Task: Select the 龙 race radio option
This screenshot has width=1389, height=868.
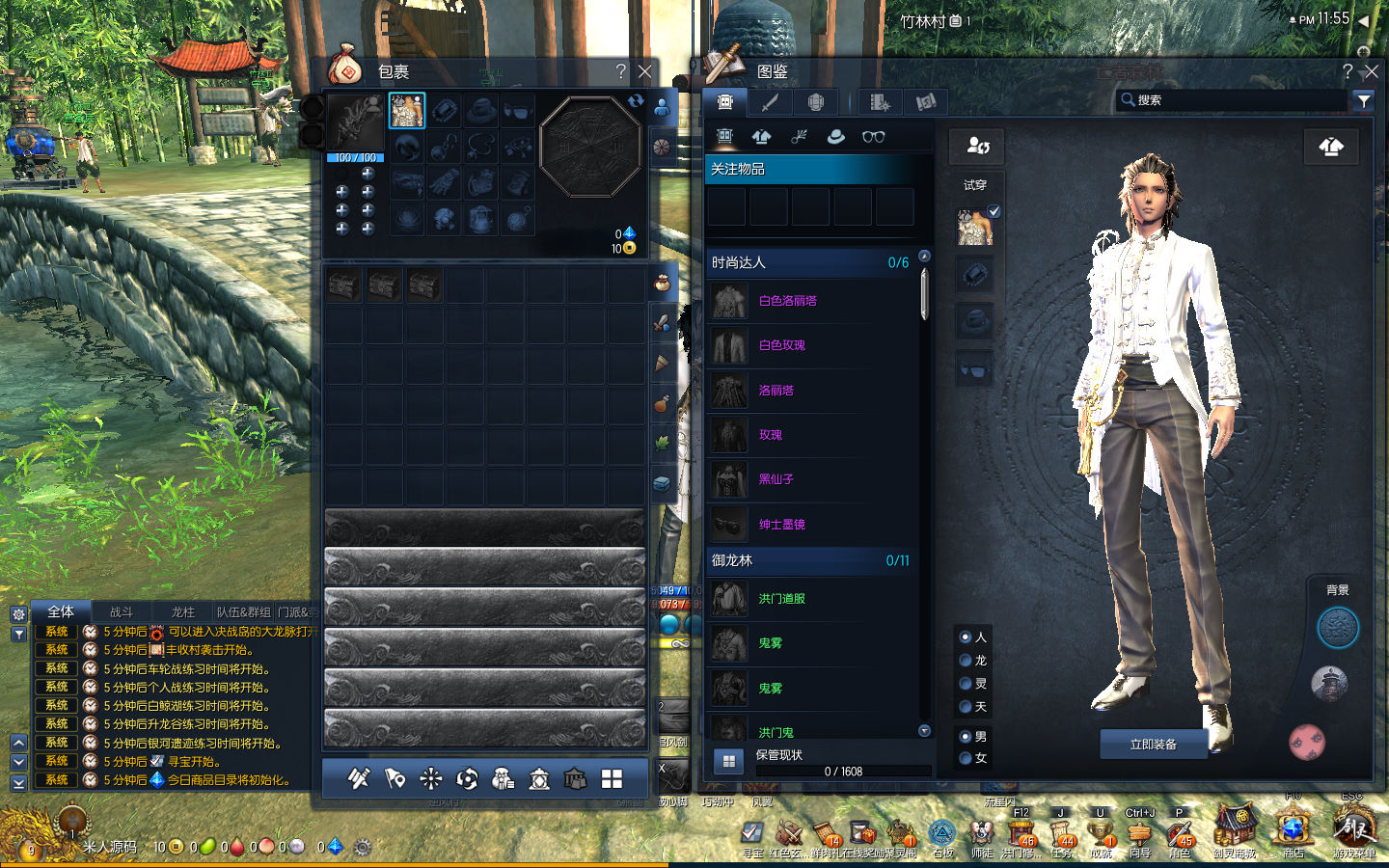Action: [966, 661]
